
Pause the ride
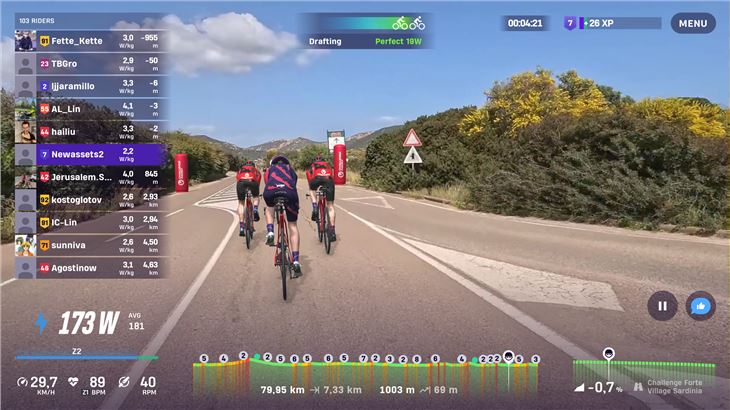662,306
